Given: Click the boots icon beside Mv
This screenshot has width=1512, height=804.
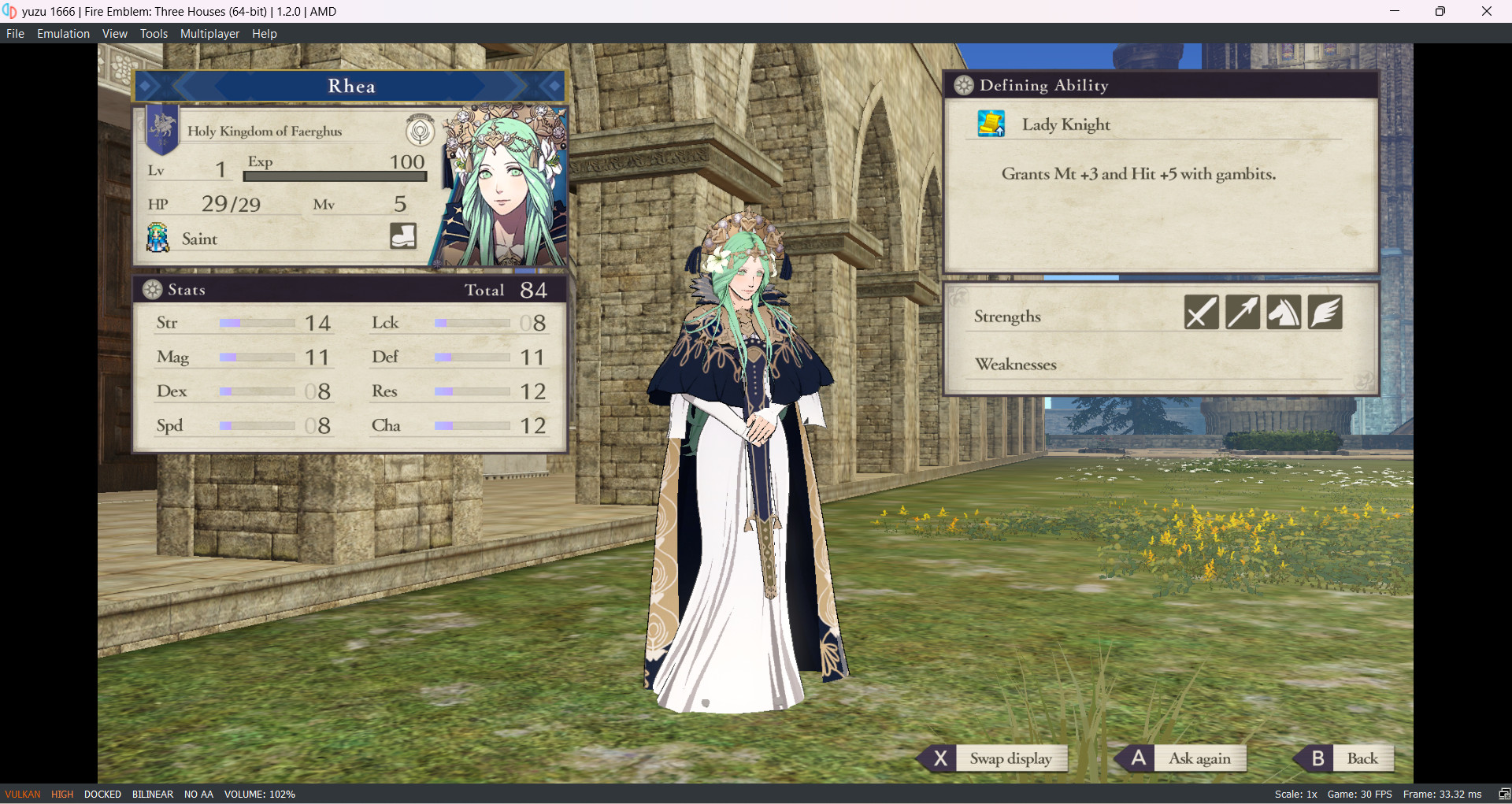Looking at the screenshot, I should pyautogui.click(x=402, y=235).
